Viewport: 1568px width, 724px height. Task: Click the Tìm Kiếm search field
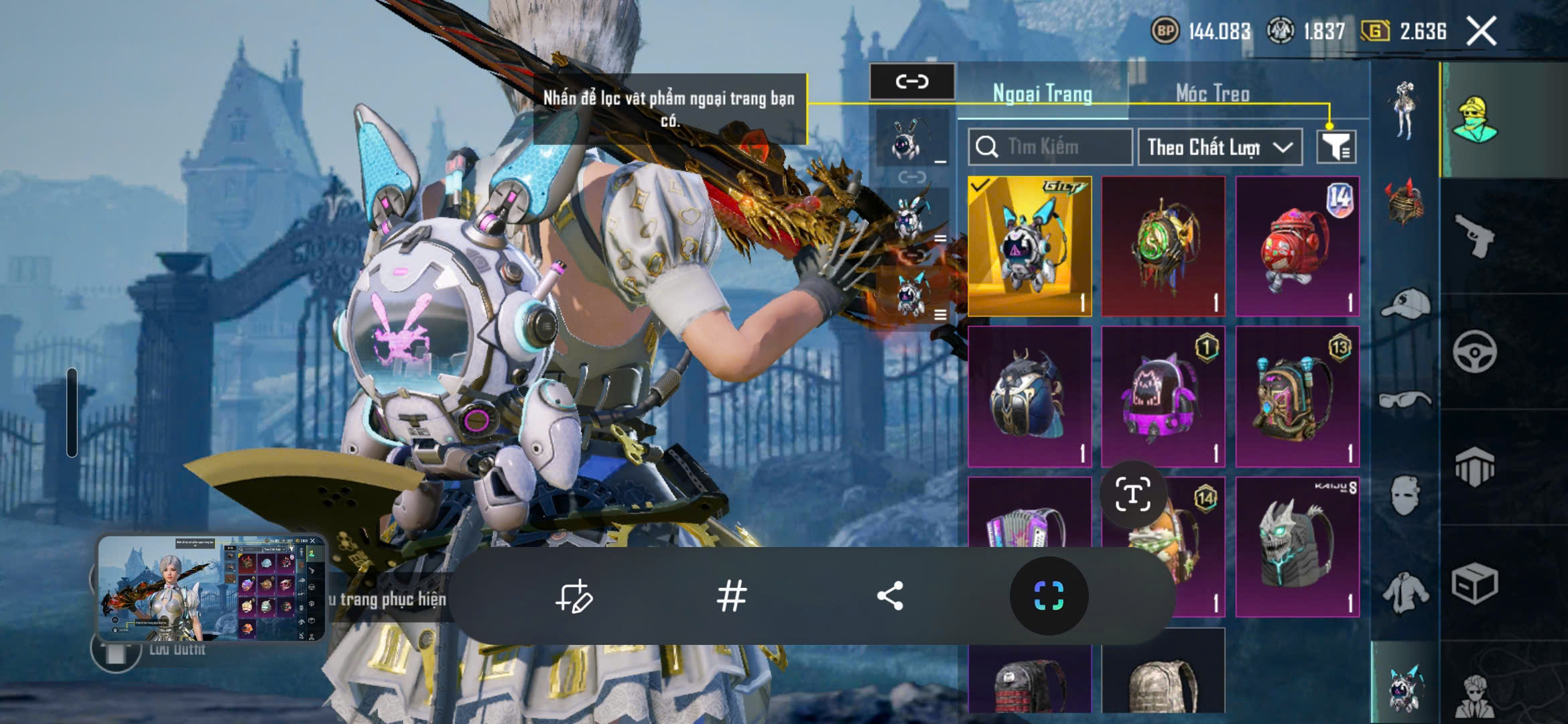tap(1051, 147)
